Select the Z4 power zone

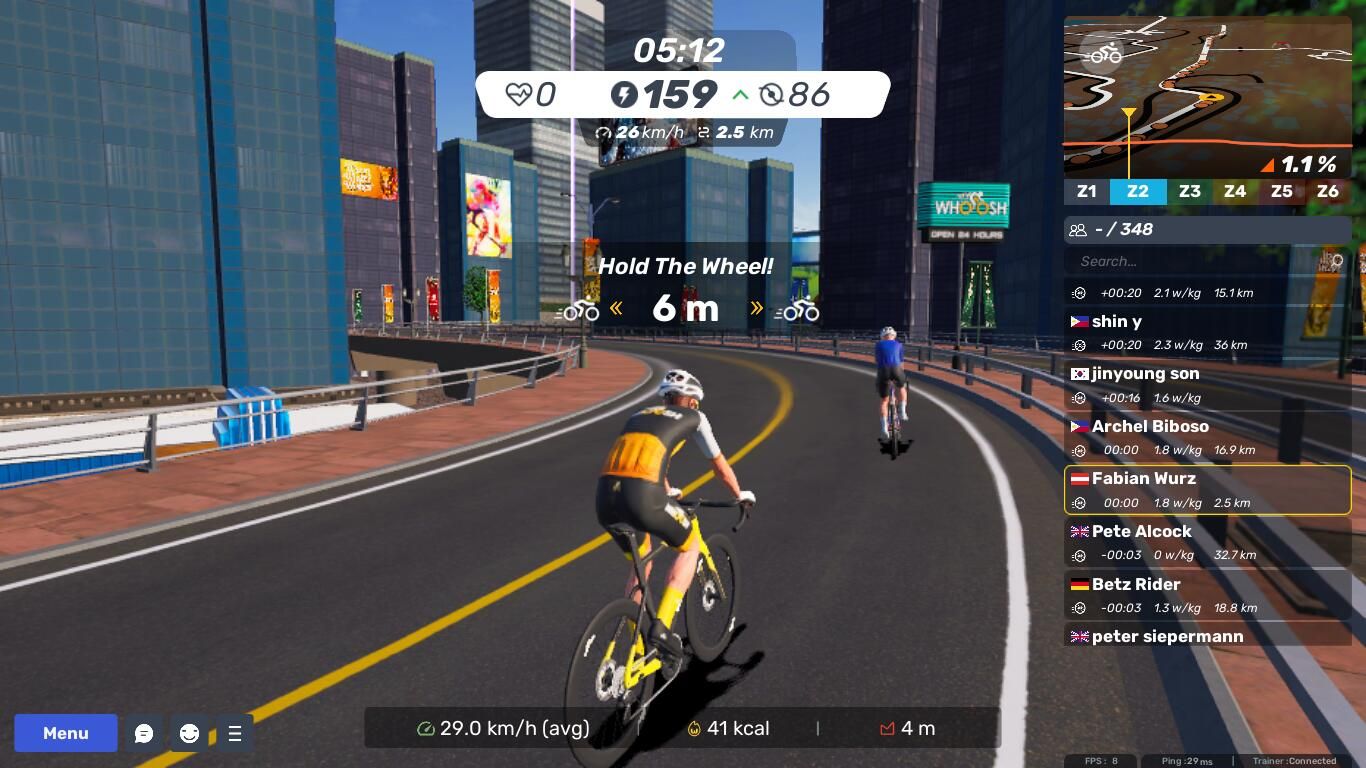pyautogui.click(x=1235, y=191)
